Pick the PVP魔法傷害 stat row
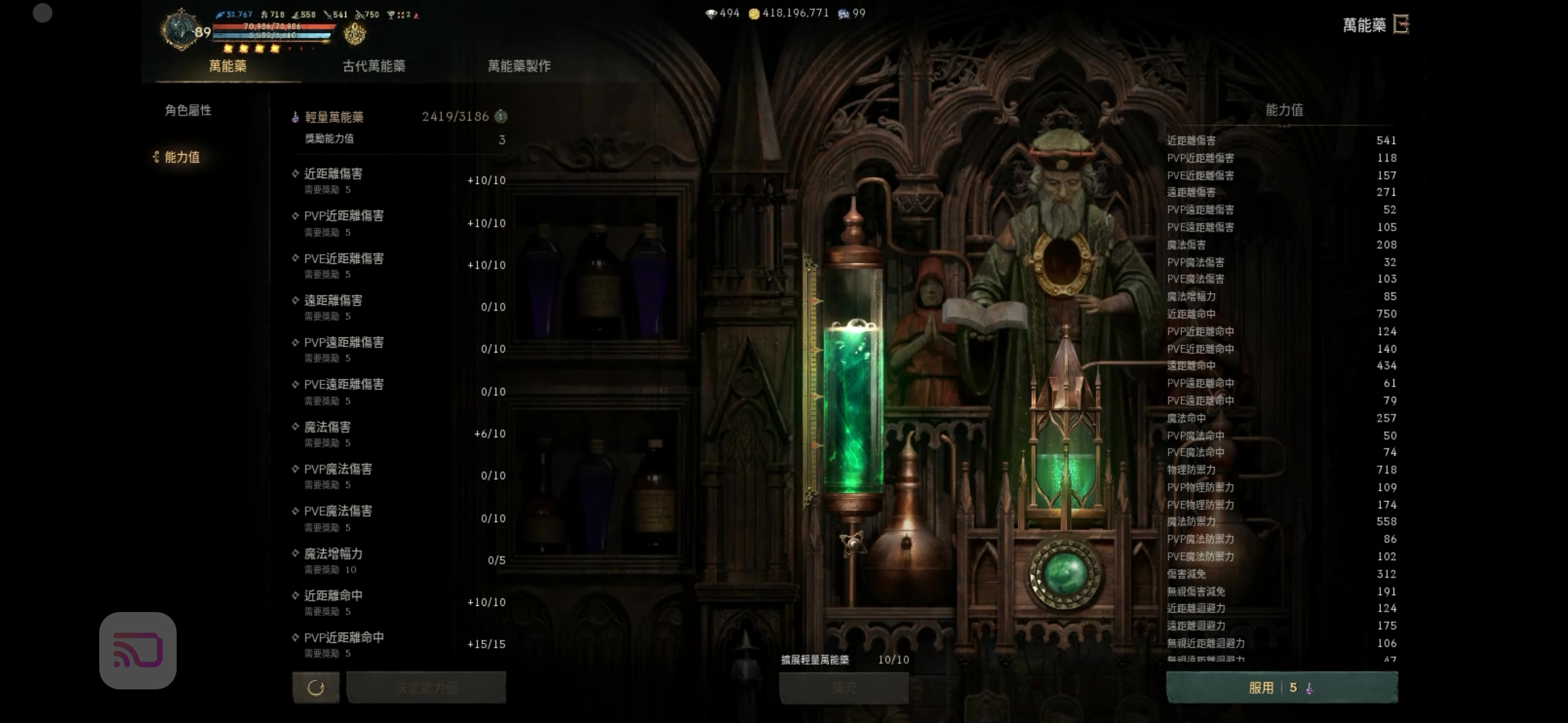 coord(399,475)
